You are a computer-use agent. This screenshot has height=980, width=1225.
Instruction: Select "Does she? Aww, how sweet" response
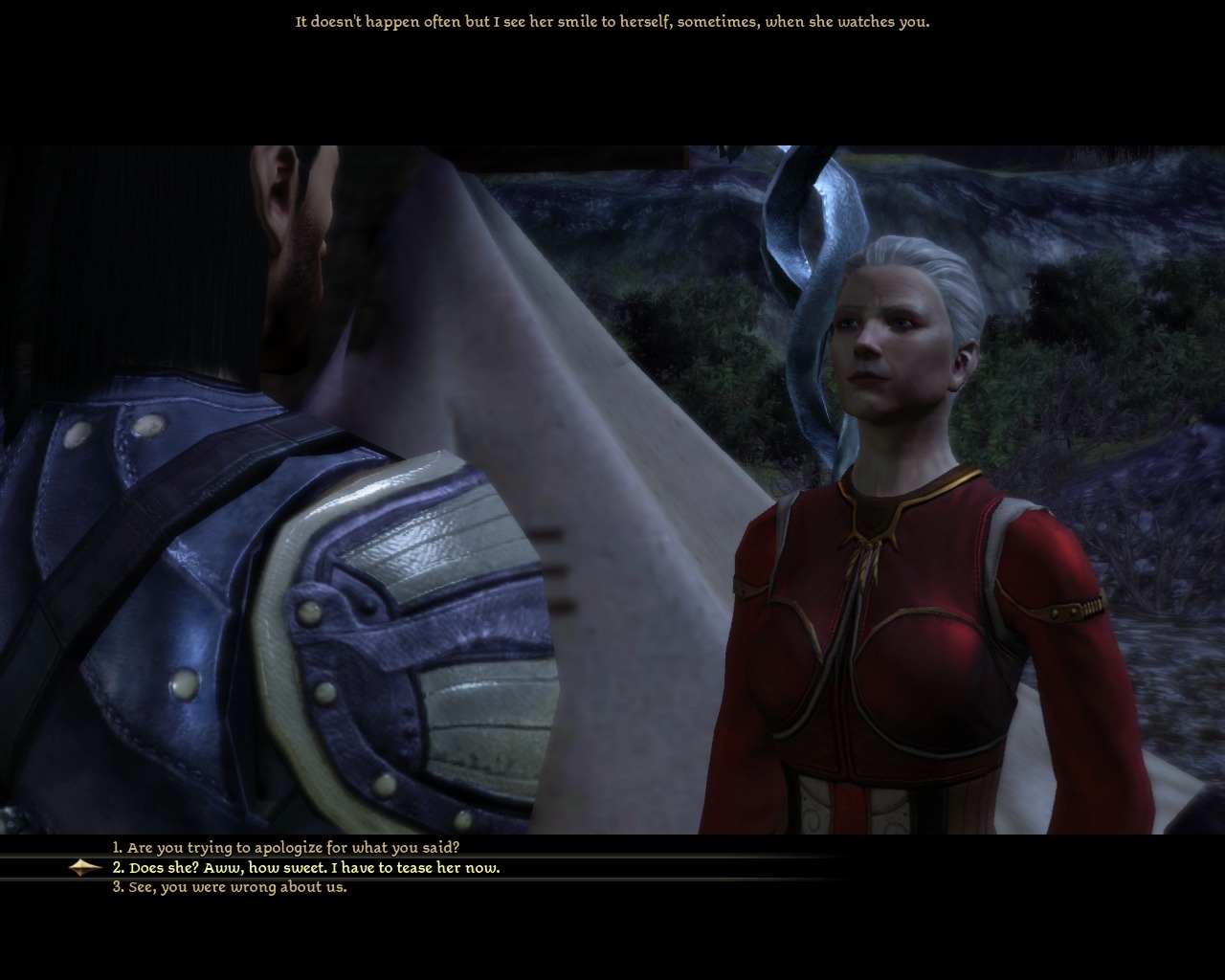306,868
